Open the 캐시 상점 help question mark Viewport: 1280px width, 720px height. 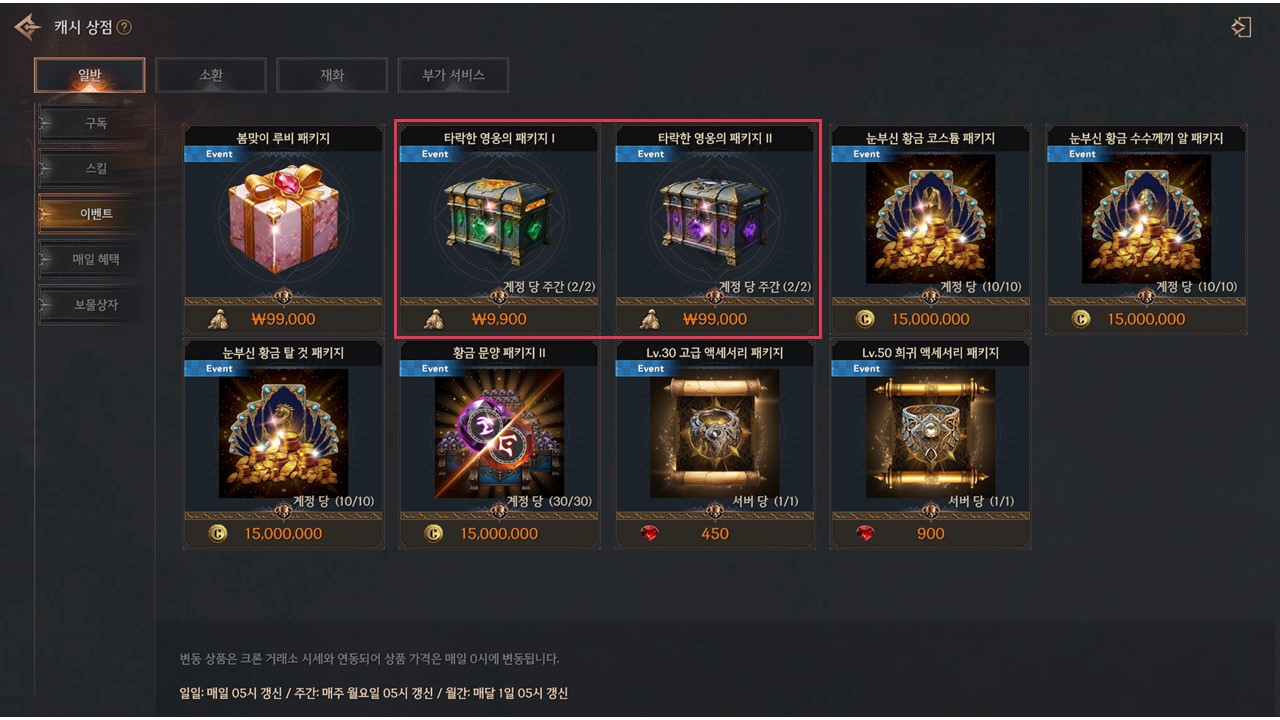[124, 28]
